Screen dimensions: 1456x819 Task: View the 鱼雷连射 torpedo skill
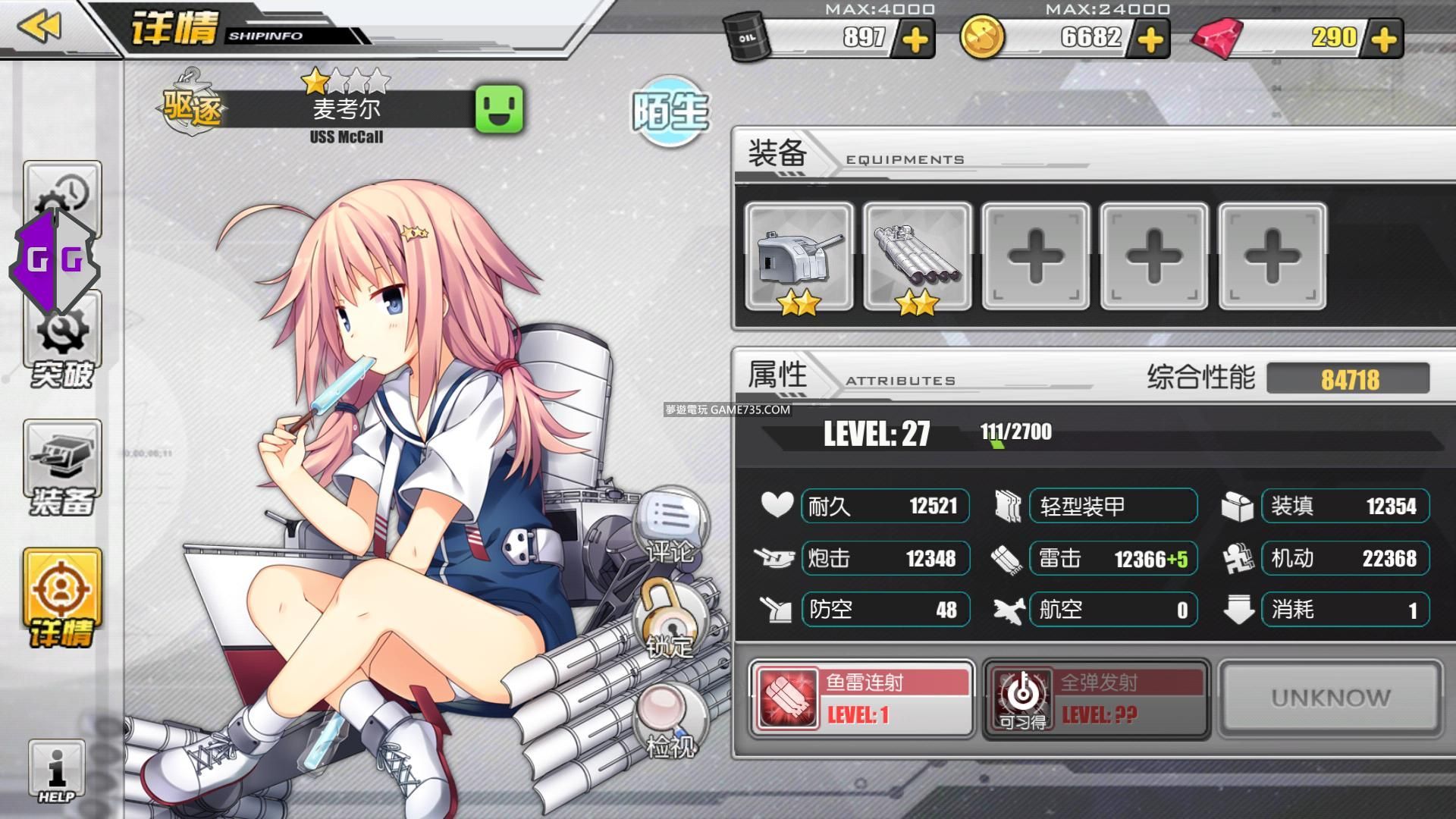(861, 698)
